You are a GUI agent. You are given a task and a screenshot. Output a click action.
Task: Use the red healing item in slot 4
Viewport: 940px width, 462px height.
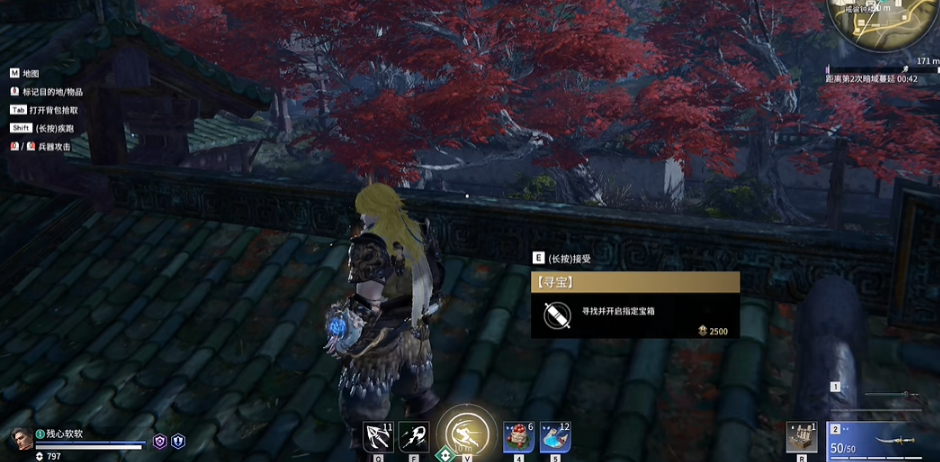pos(518,436)
